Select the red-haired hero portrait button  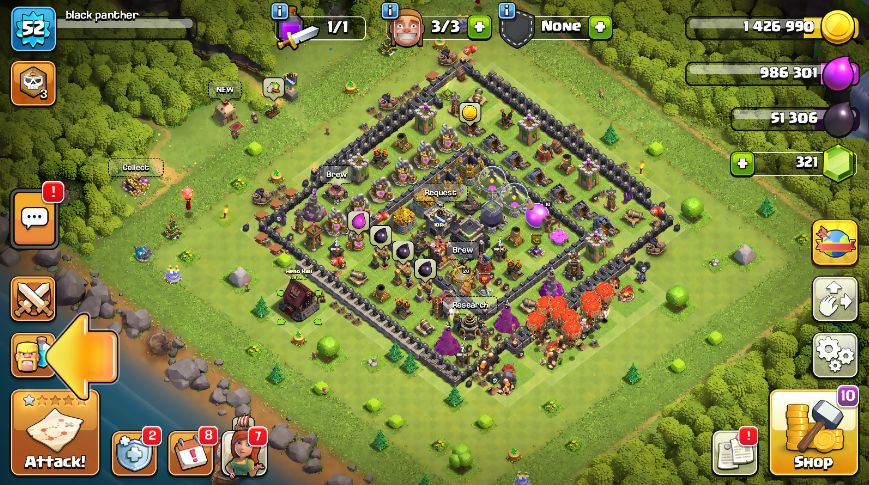coord(244,452)
